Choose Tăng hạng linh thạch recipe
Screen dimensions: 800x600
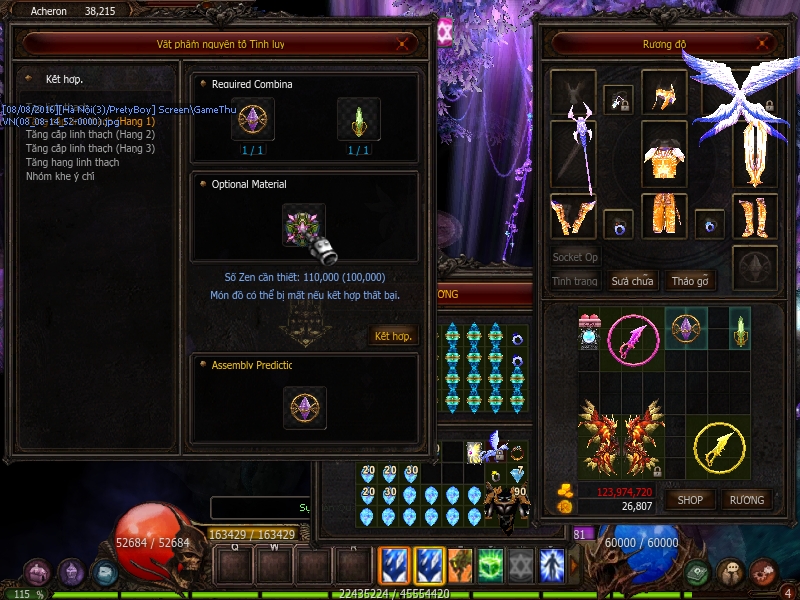click(72, 162)
